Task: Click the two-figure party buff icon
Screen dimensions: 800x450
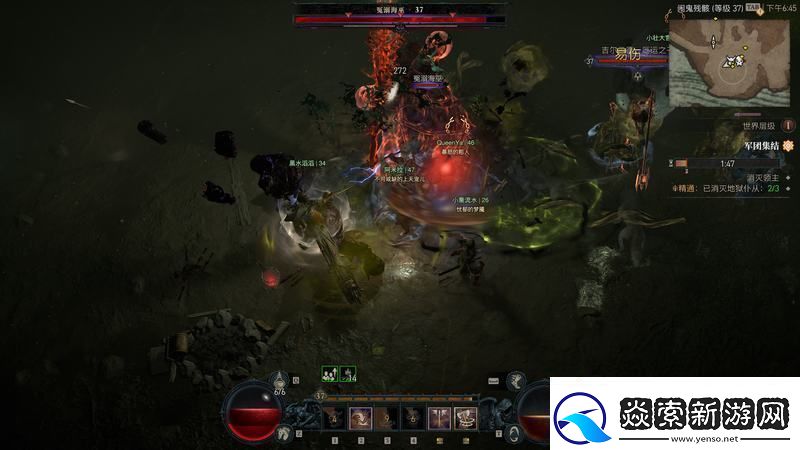Action: pyautogui.click(x=328, y=374)
